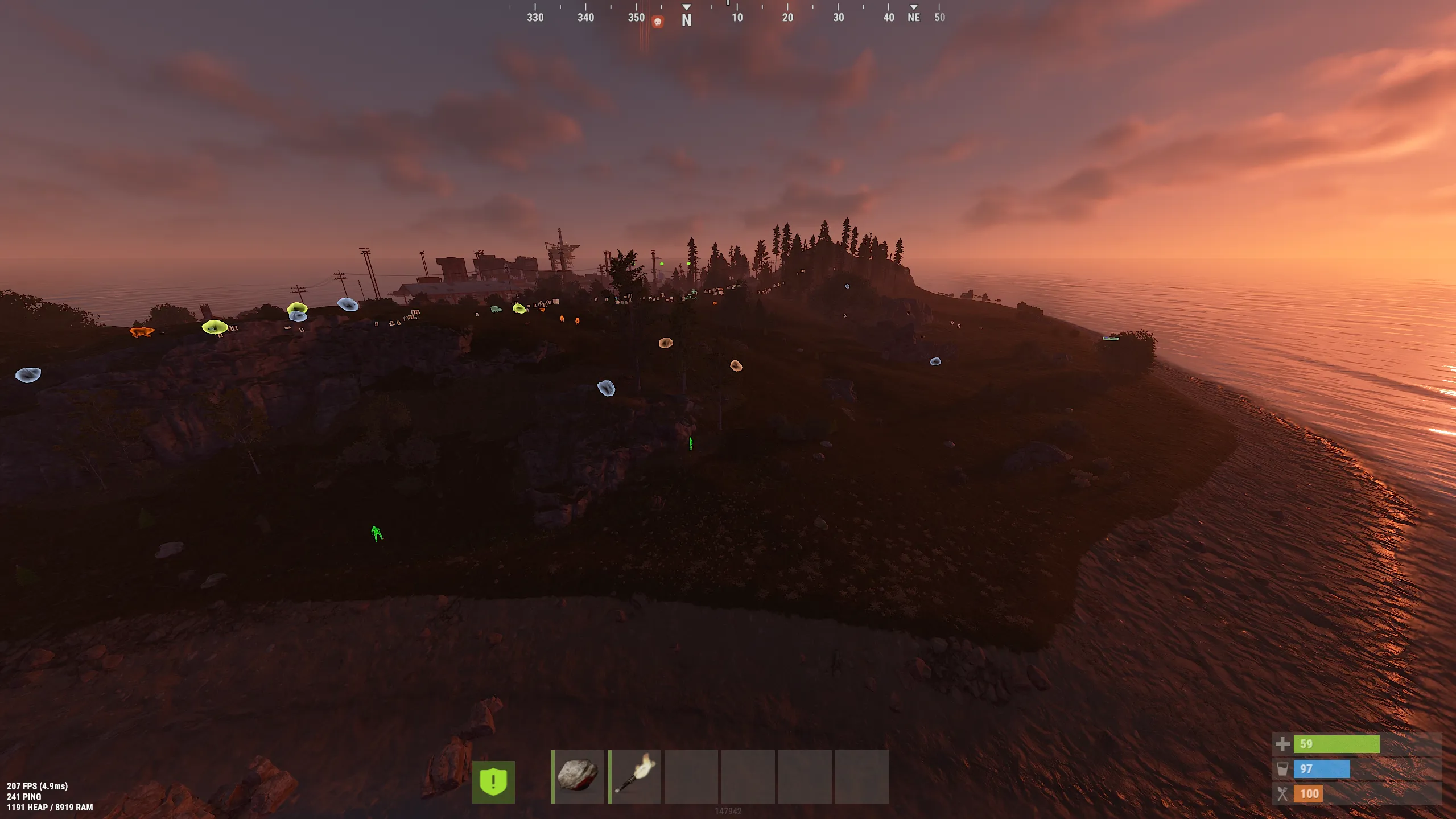
Task: Click the health cross icon in the status bars
Action: click(1284, 743)
